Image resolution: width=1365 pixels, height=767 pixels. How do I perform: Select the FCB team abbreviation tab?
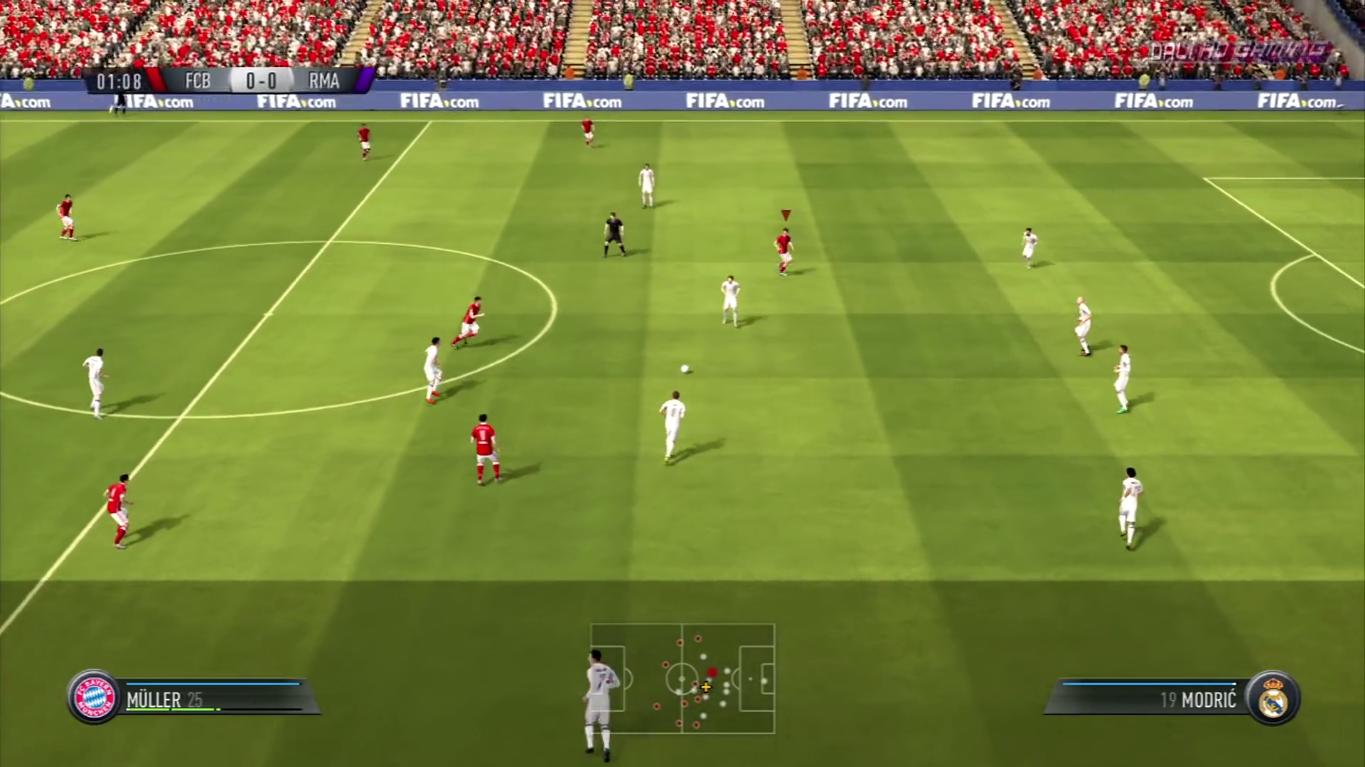196,82
